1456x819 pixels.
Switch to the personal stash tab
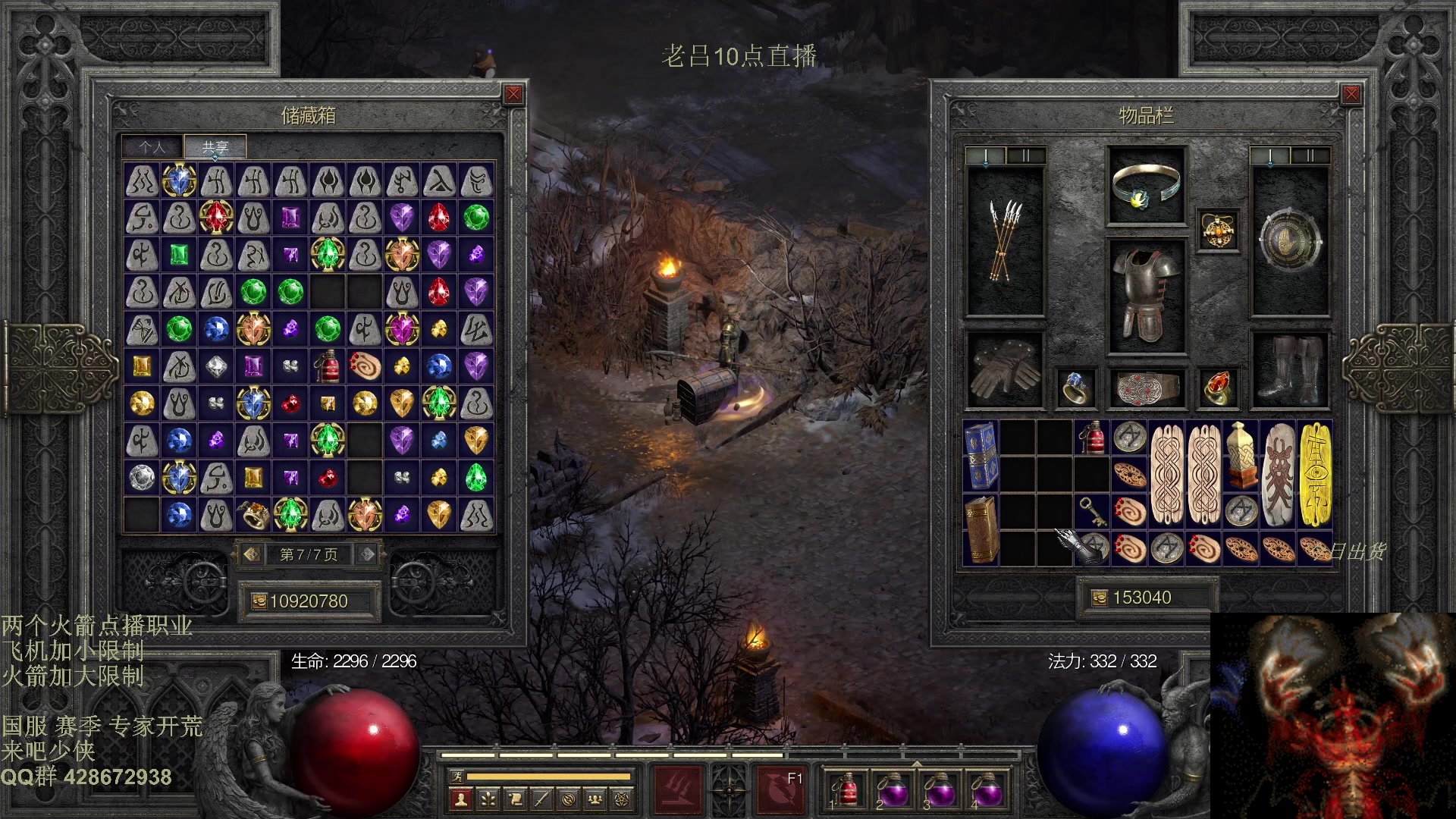pyautogui.click(x=152, y=147)
